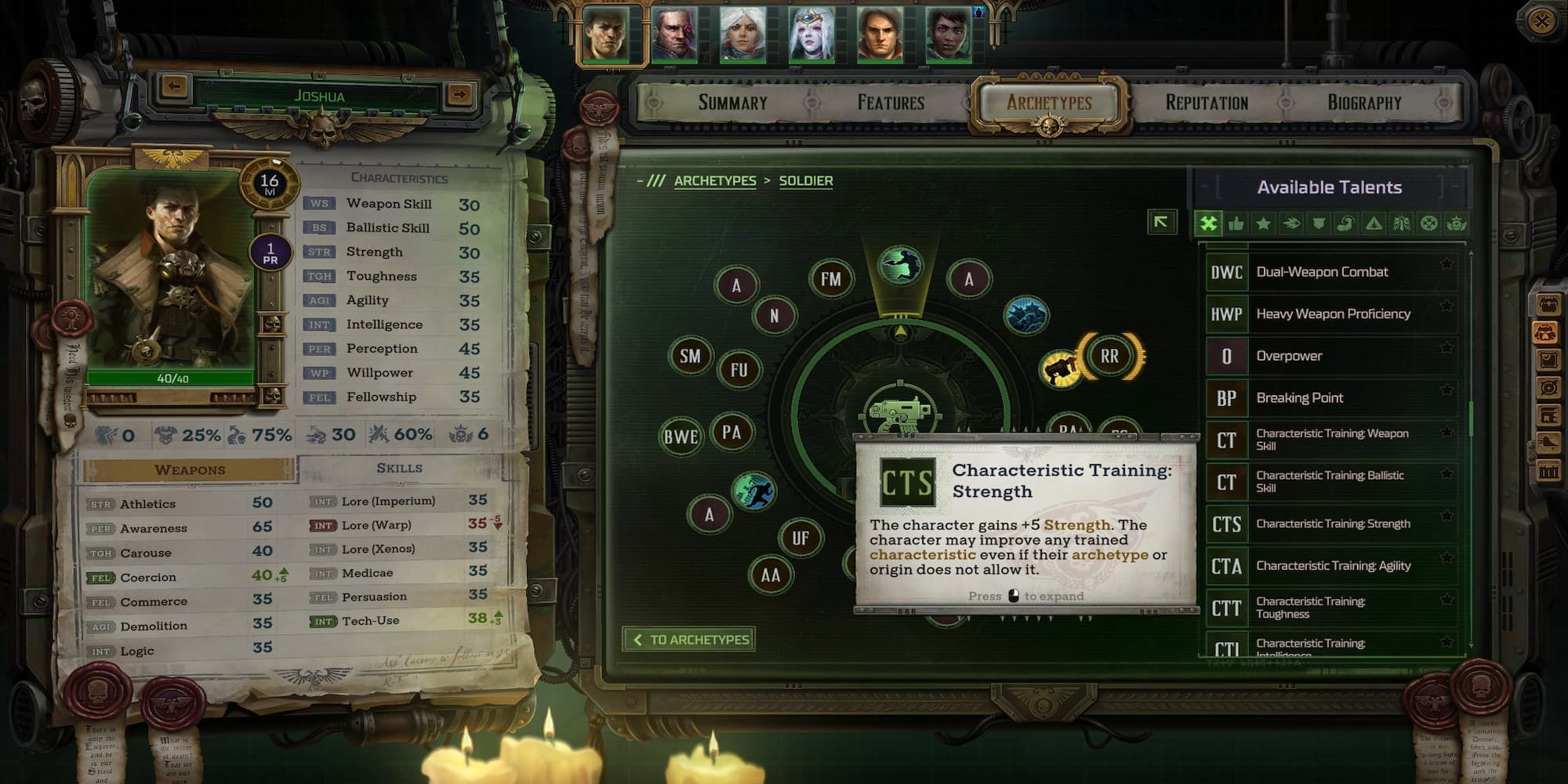
Task: Select the star-shaped talent filter icon
Action: click(x=1262, y=223)
